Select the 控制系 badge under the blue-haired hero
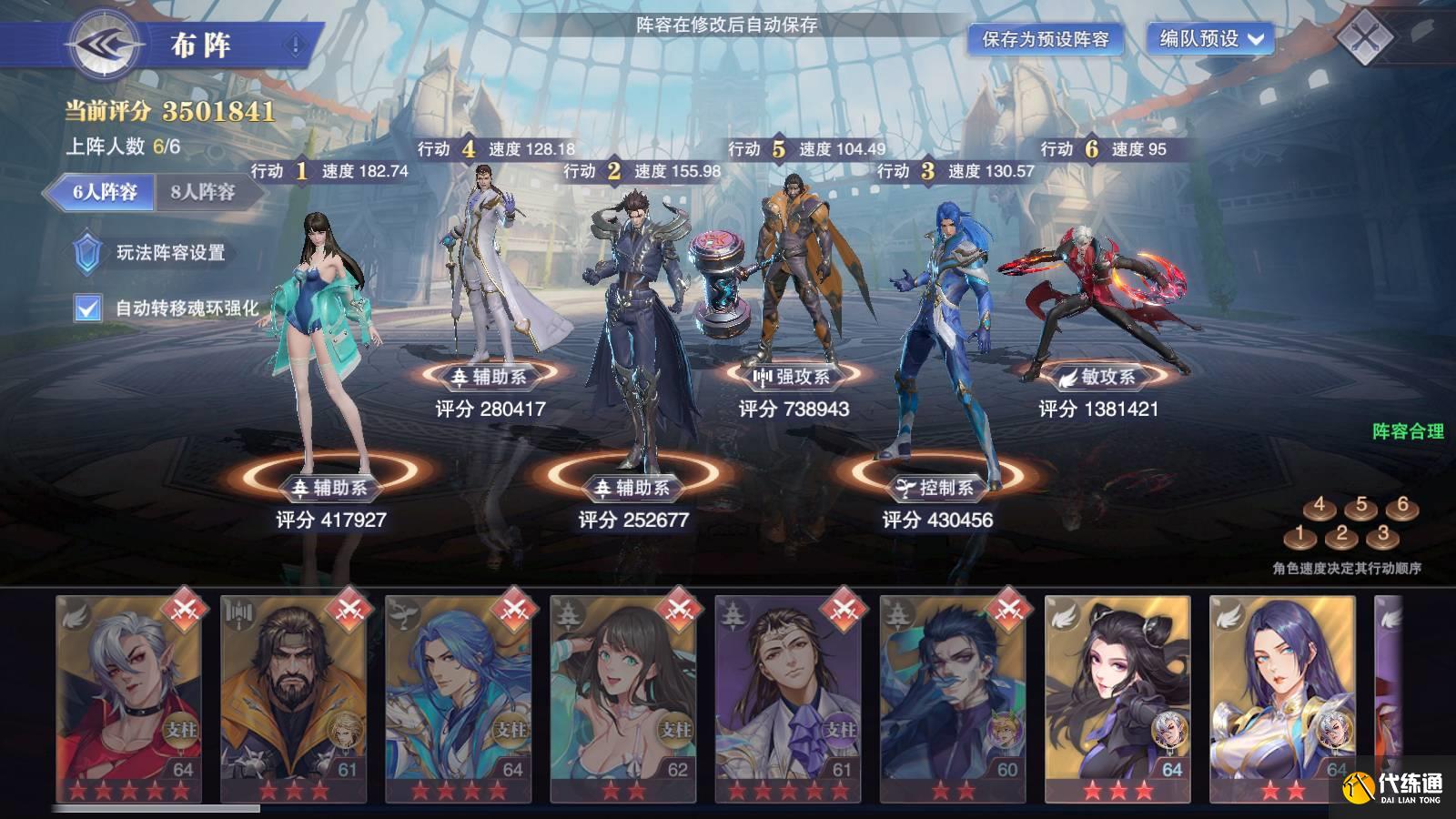The image size is (1456, 819). coord(935,485)
